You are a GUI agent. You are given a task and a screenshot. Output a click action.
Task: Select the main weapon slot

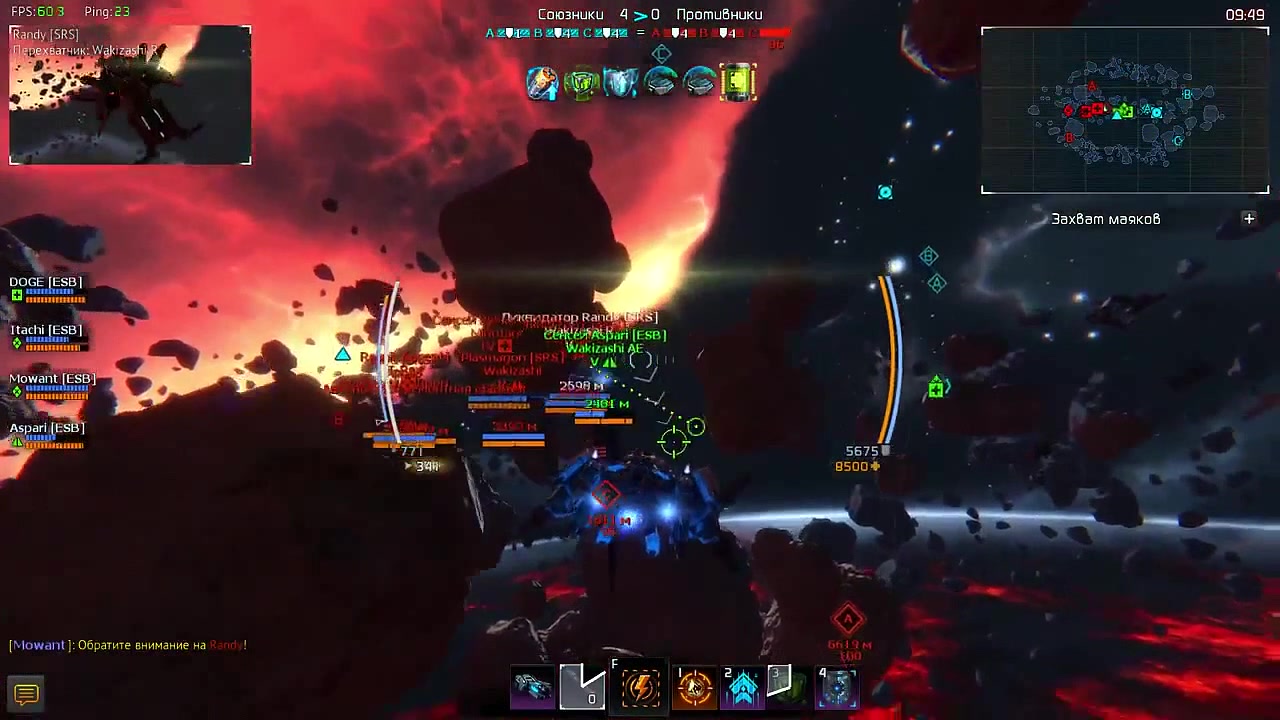[533, 687]
